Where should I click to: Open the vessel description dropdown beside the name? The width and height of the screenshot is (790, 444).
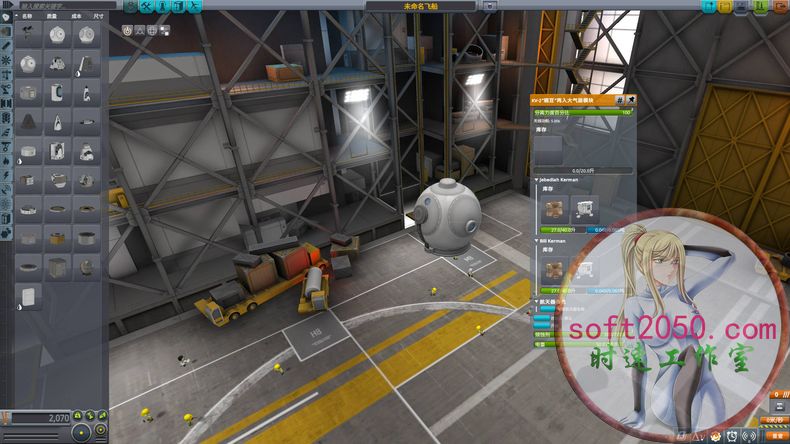point(490,5)
